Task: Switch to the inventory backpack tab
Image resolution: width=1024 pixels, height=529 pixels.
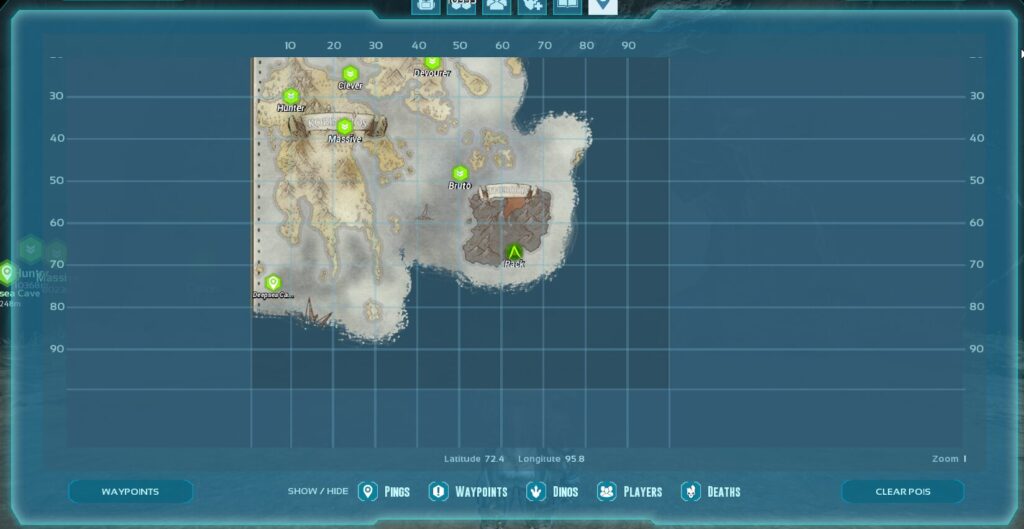Action: 426,6
